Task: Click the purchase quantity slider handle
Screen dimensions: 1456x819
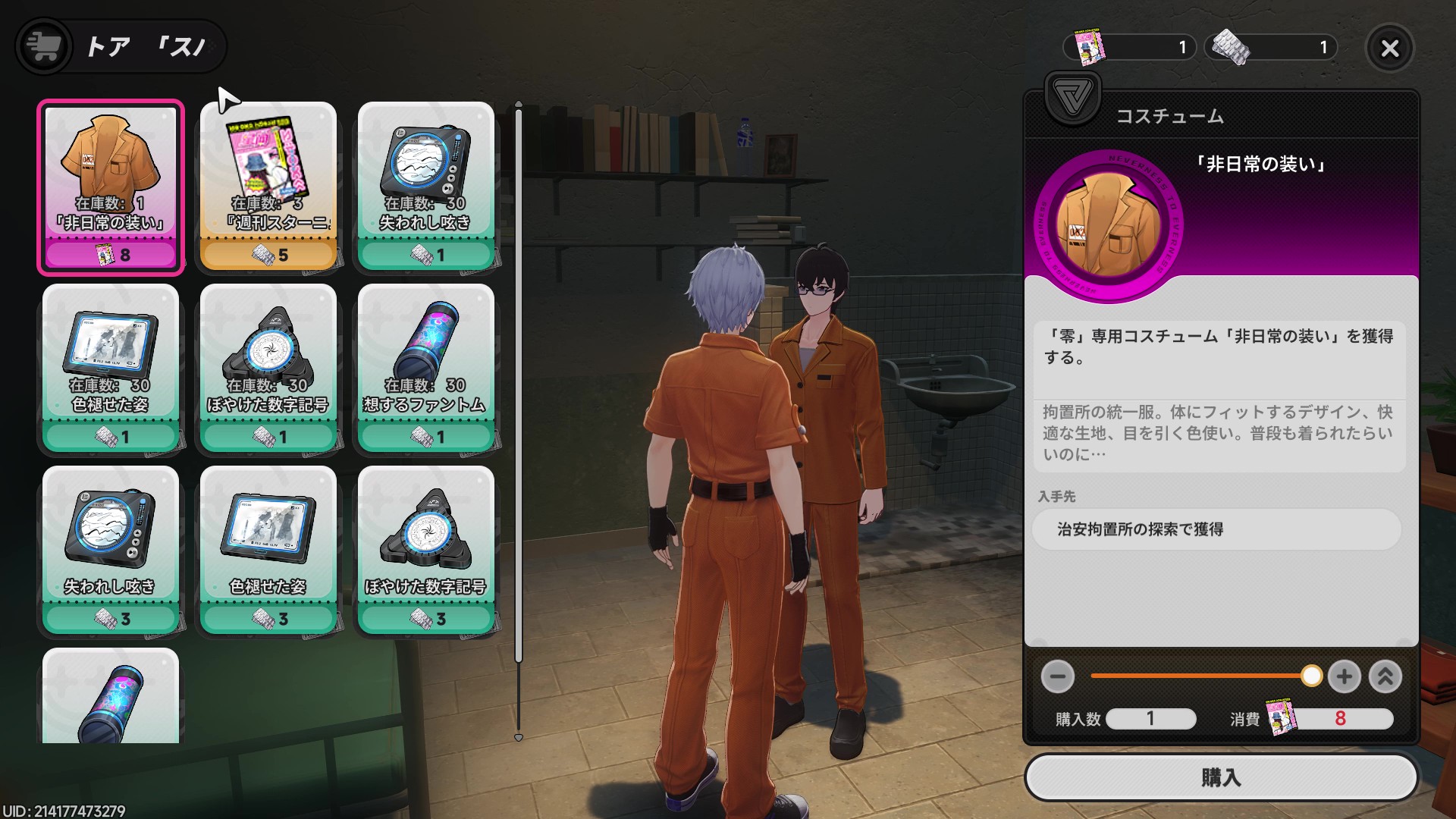Action: (1311, 676)
